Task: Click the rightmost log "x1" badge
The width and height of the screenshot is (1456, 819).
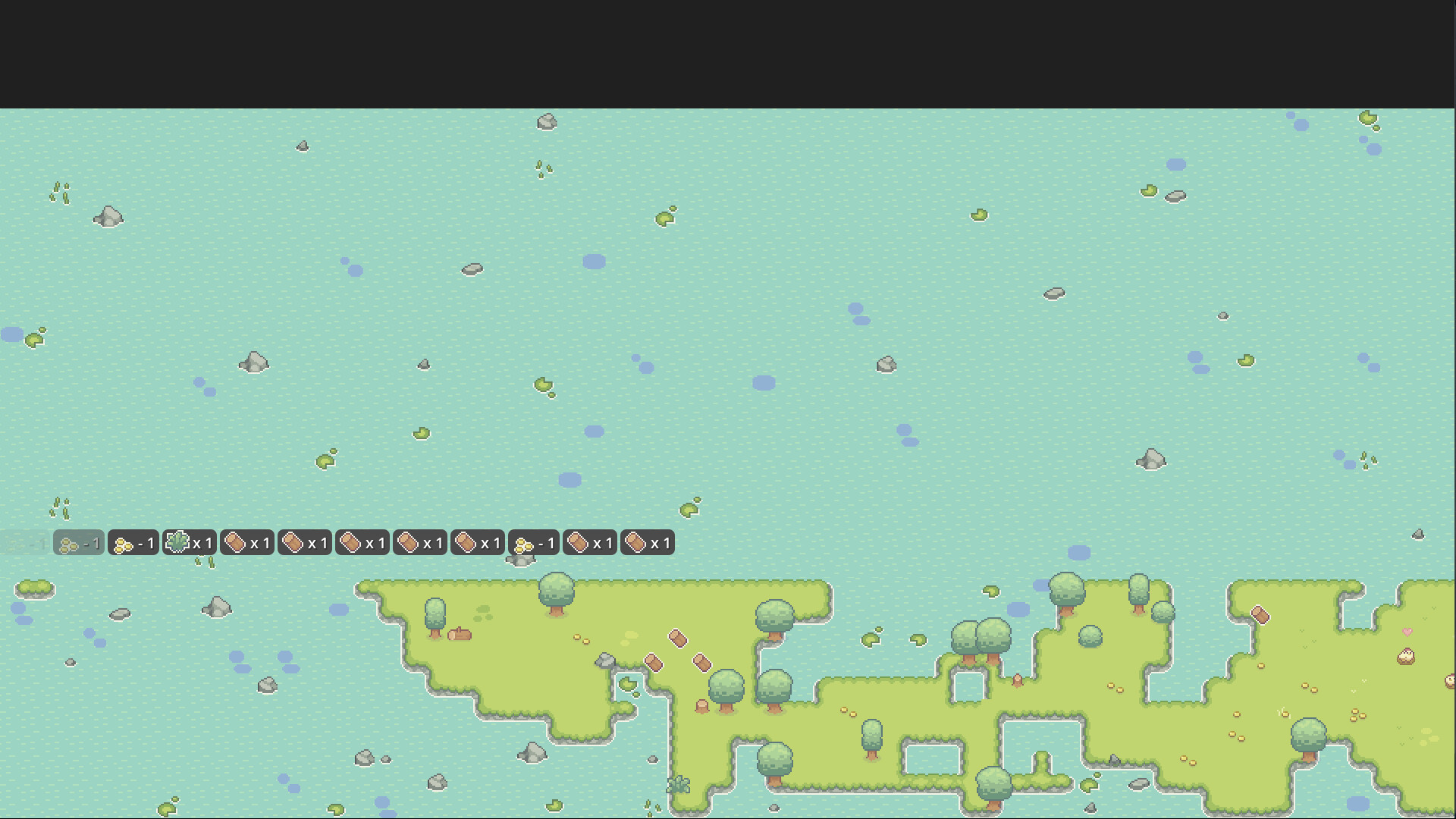Action: (x=648, y=543)
